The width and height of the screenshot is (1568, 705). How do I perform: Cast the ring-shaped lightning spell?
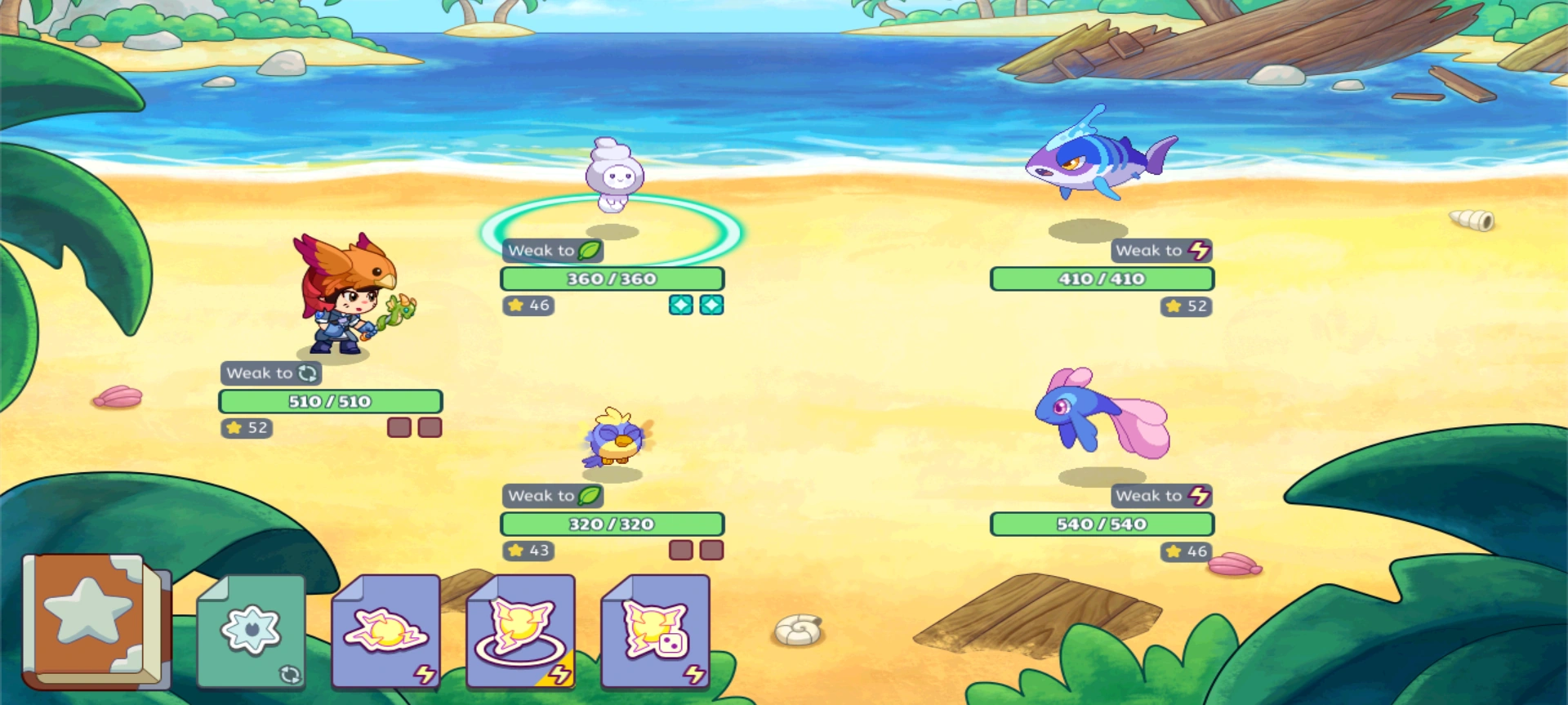(x=520, y=633)
